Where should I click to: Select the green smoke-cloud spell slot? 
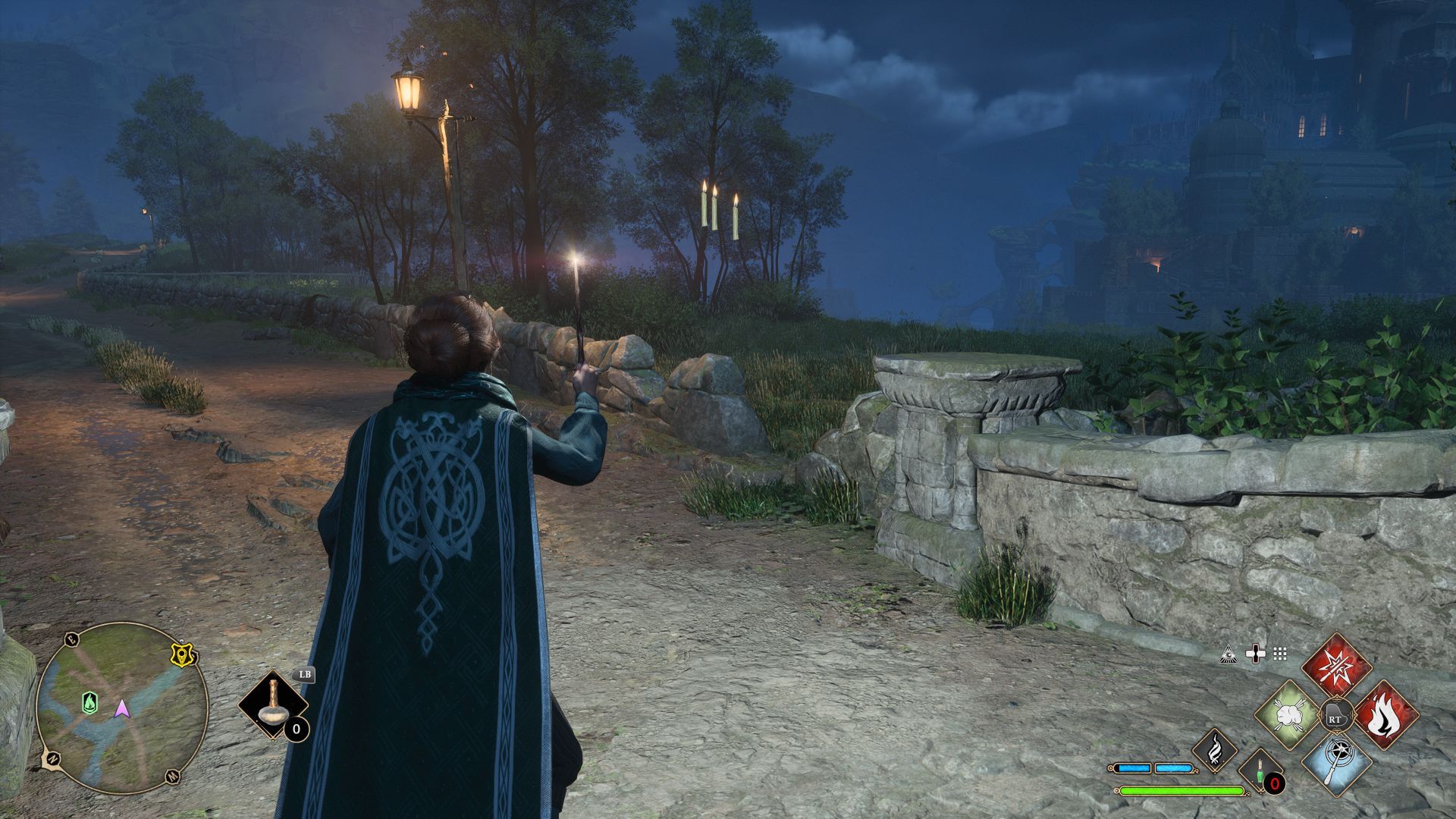coord(1288,715)
